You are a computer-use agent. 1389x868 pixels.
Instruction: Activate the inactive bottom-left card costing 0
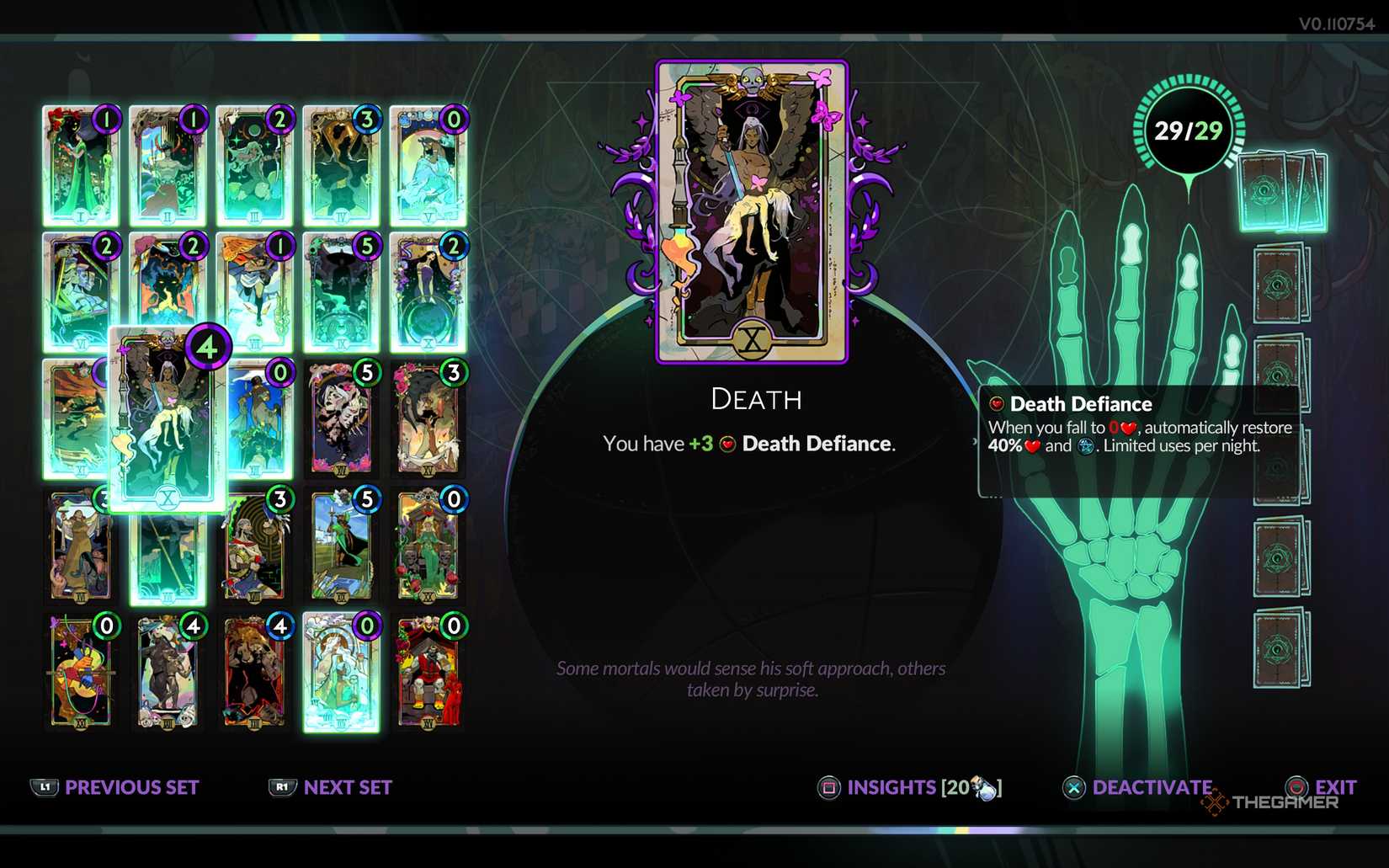81,669
